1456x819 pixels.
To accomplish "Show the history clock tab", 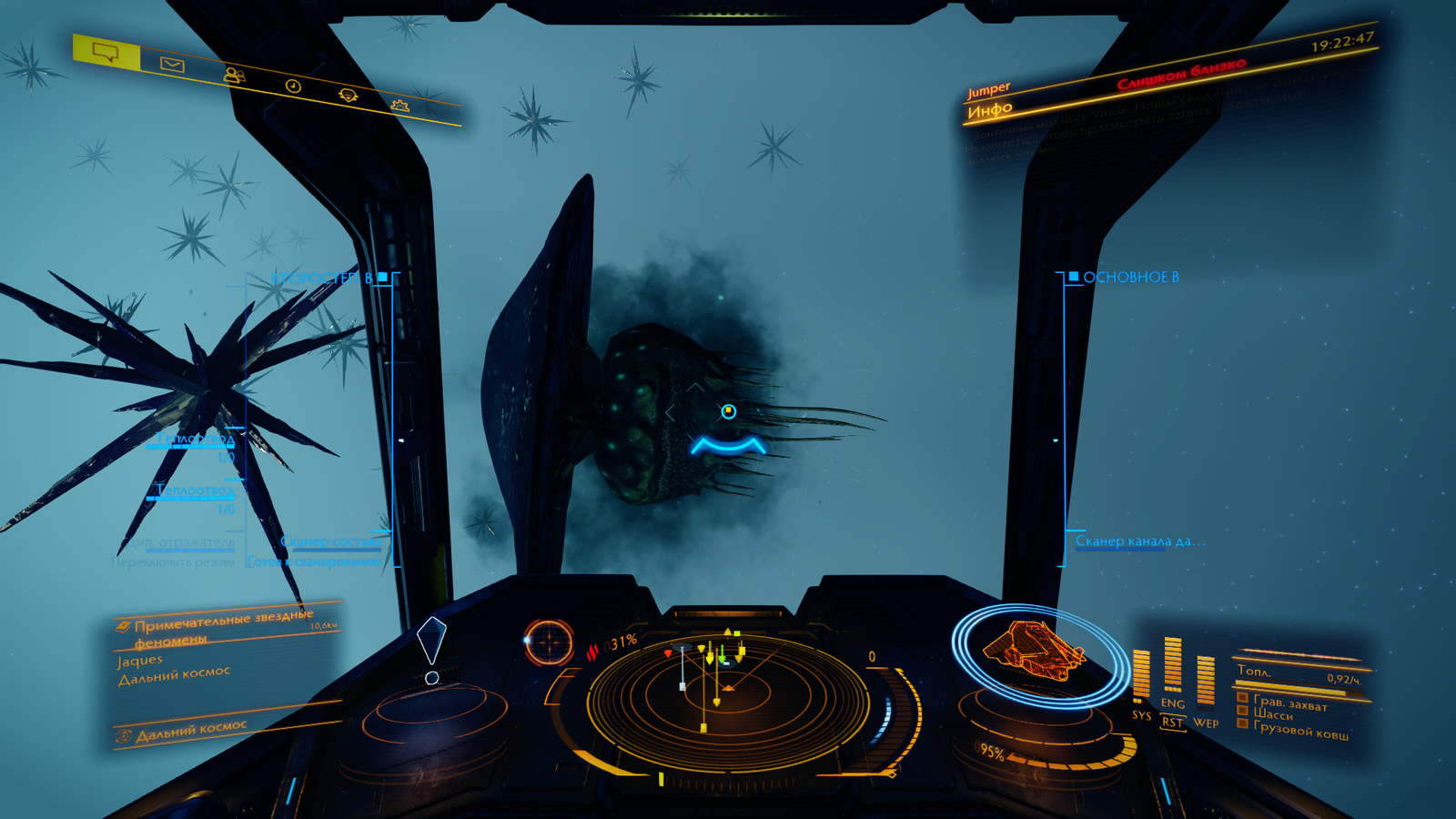I will [x=293, y=86].
